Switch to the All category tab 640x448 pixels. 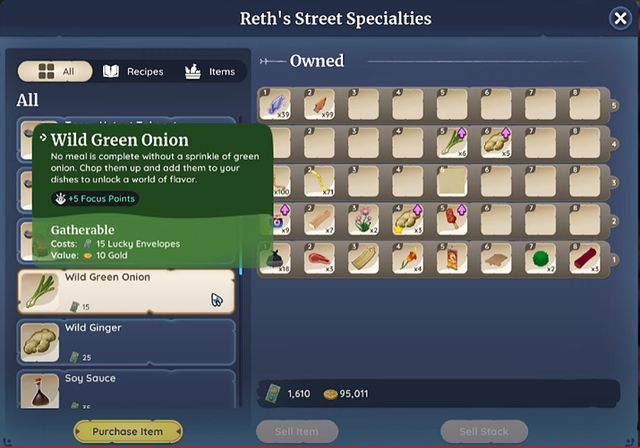pos(56,72)
